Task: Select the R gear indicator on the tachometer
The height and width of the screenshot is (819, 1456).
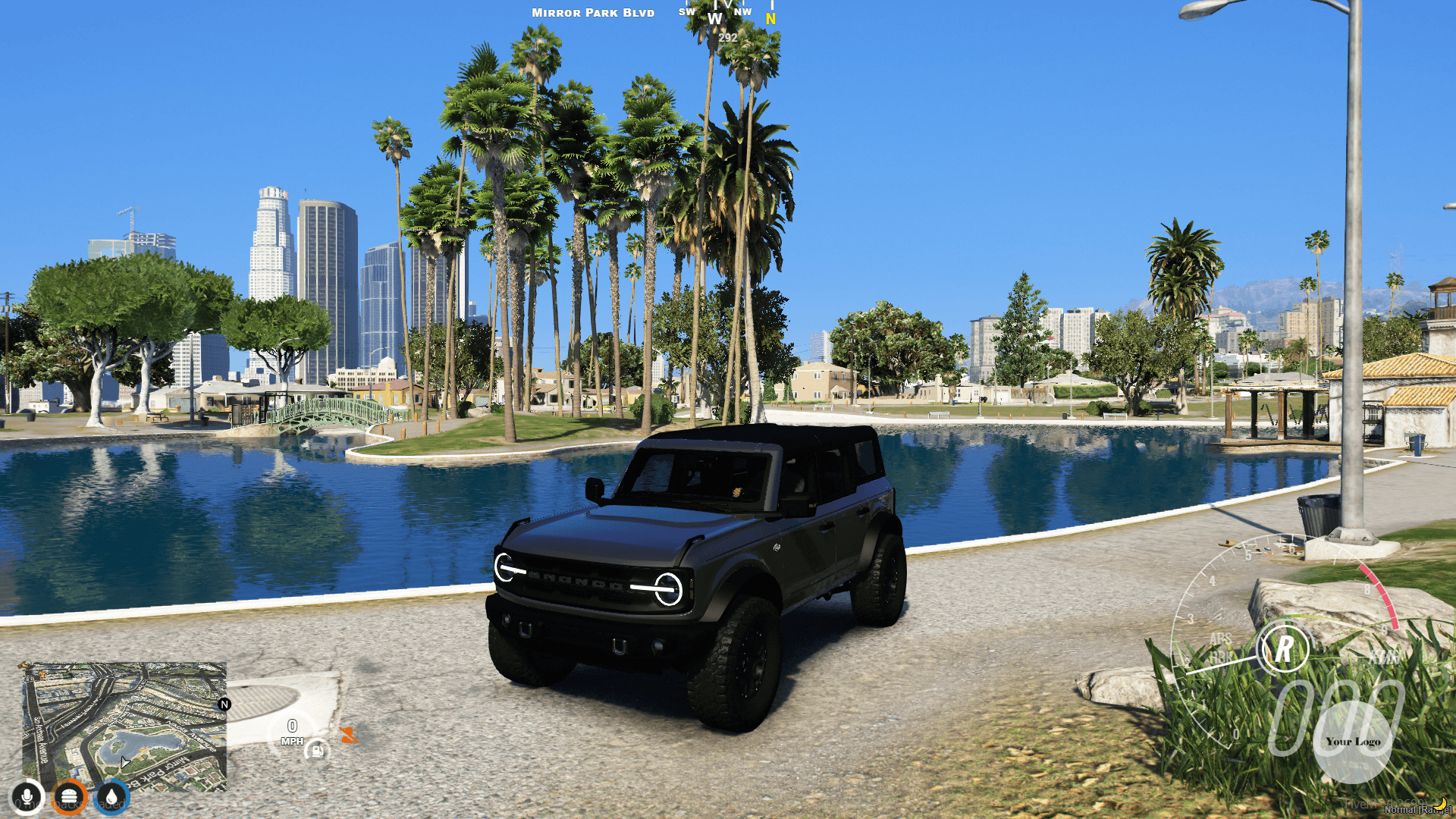Action: pyautogui.click(x=1285, y=648)
